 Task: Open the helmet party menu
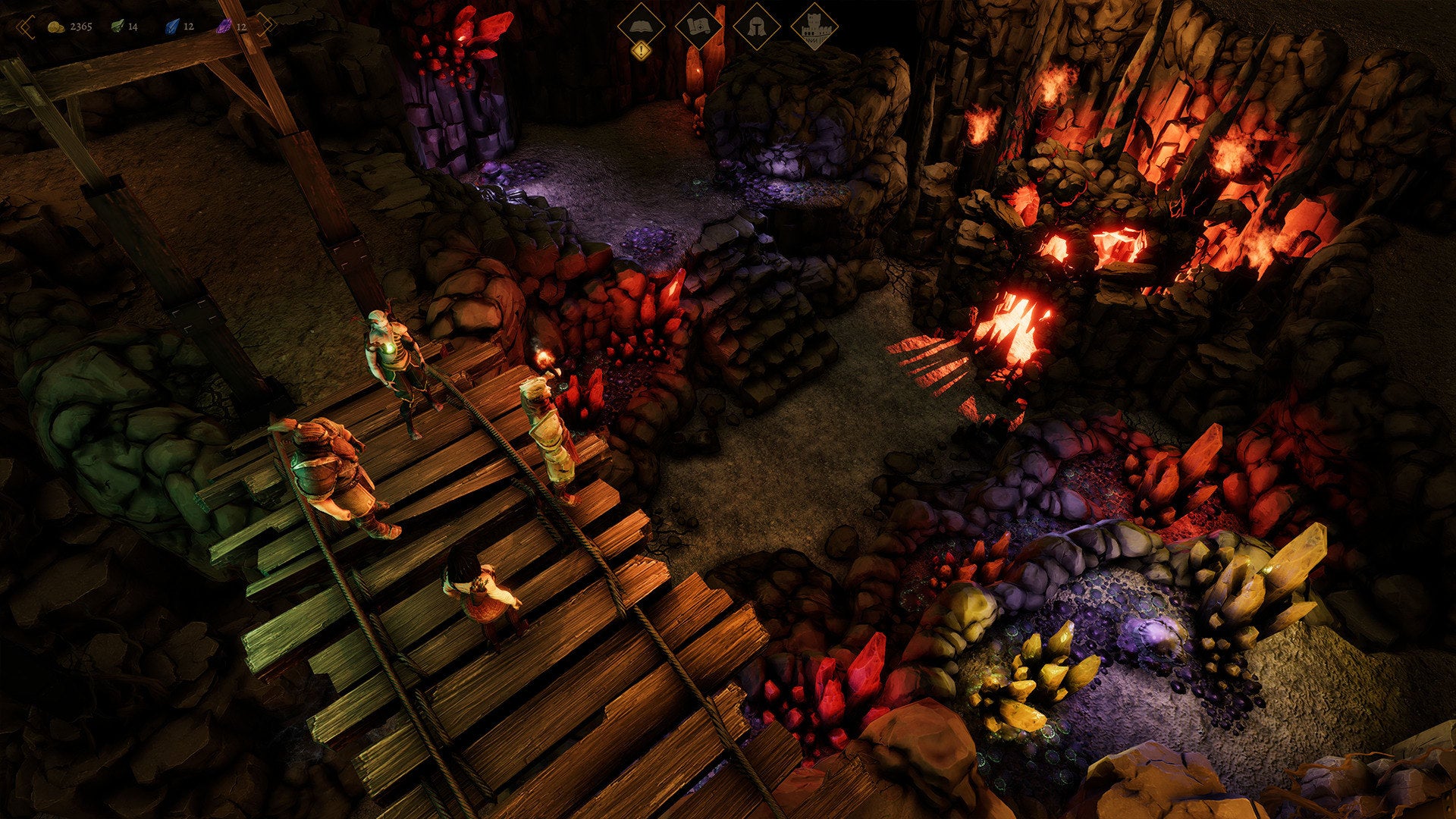tap(756, 28)
